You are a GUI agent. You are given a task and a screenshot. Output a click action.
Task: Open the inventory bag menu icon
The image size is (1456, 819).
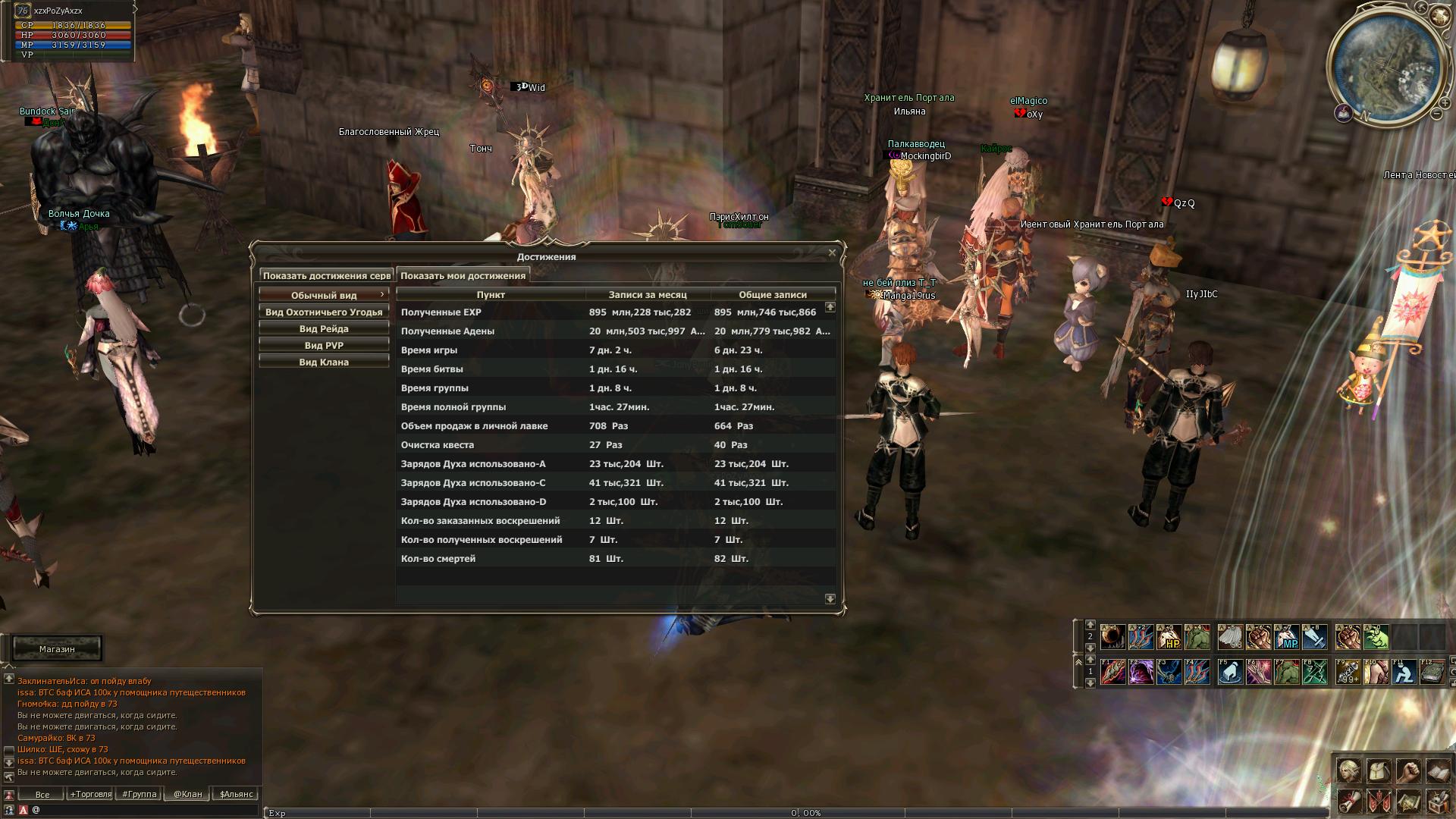(x=1378, y=771)
